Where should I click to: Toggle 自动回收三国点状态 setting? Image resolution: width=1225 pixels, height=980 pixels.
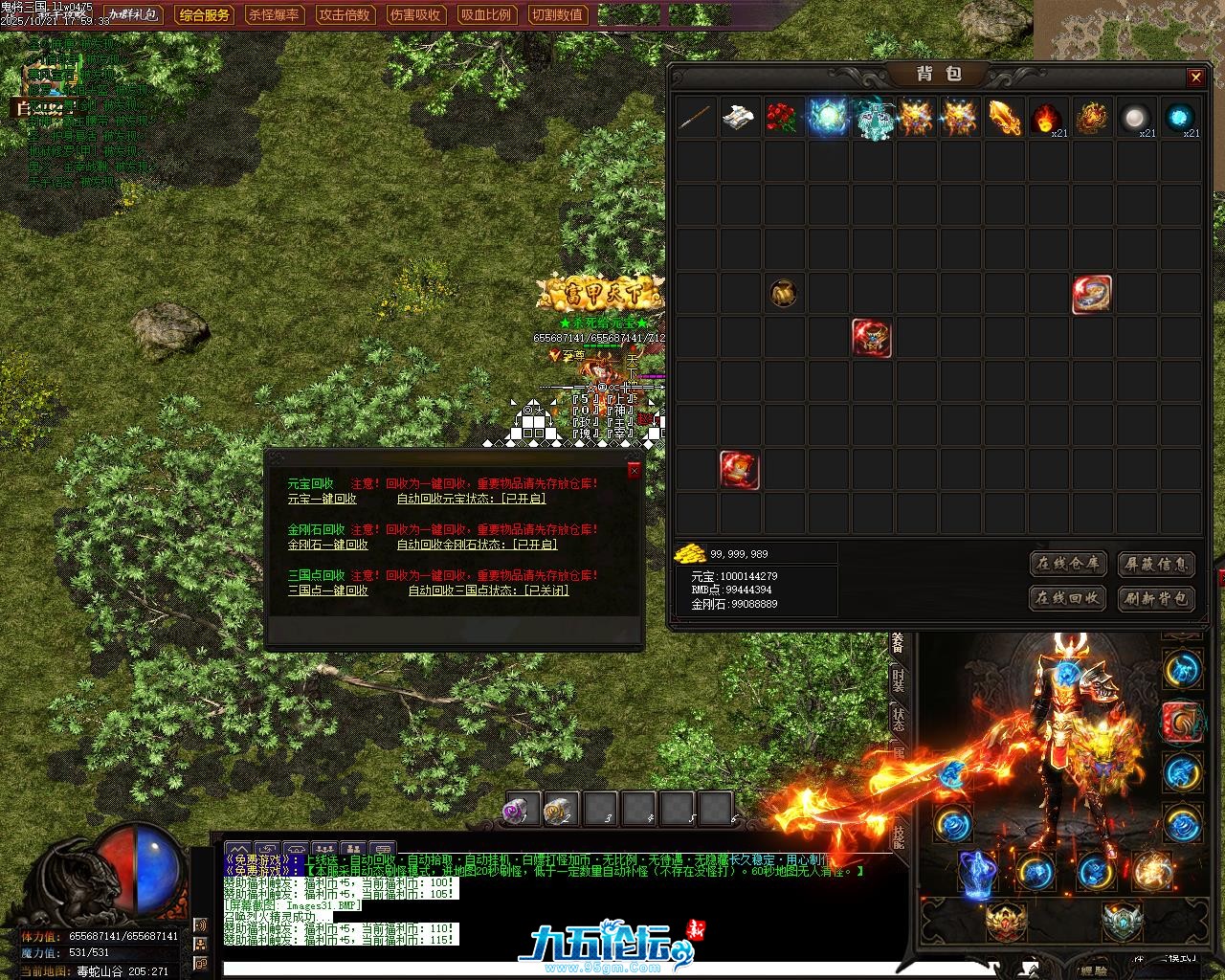488,590
